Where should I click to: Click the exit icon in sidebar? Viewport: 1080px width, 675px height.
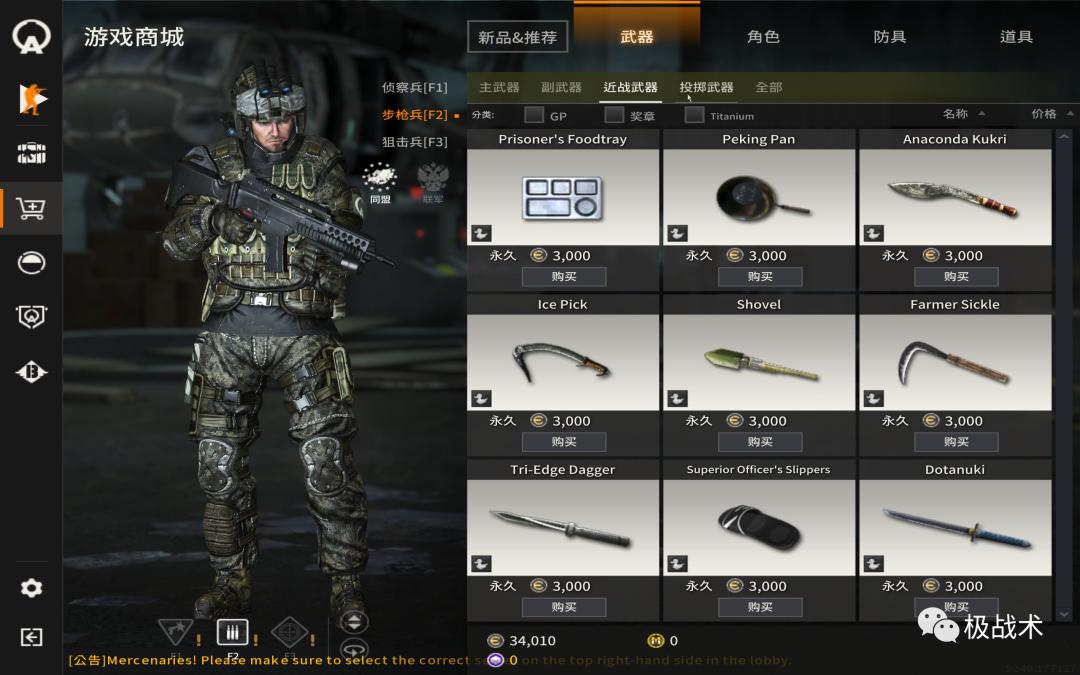point(31,637)
